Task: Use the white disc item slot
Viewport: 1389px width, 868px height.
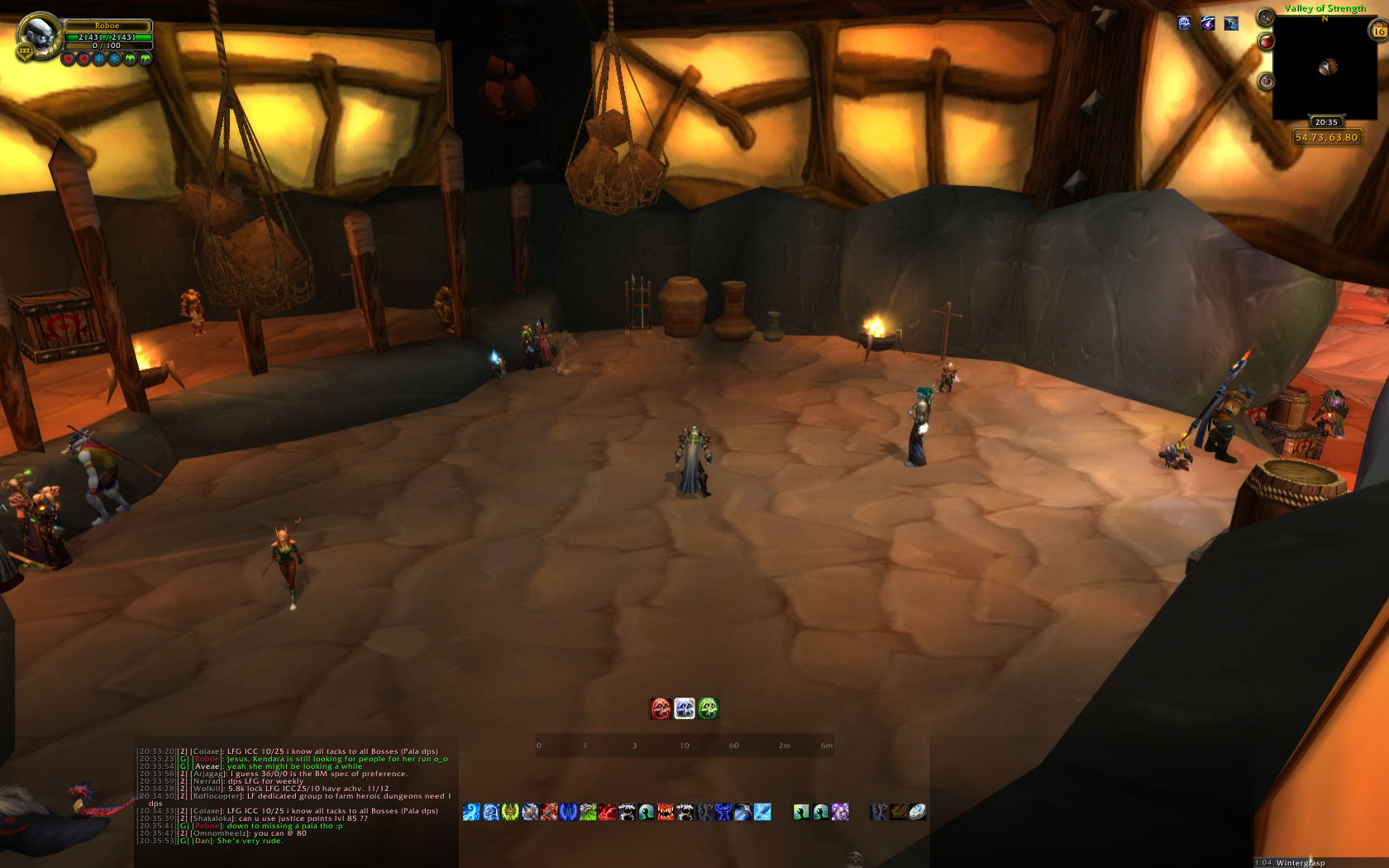Action: tap(917, 813)
